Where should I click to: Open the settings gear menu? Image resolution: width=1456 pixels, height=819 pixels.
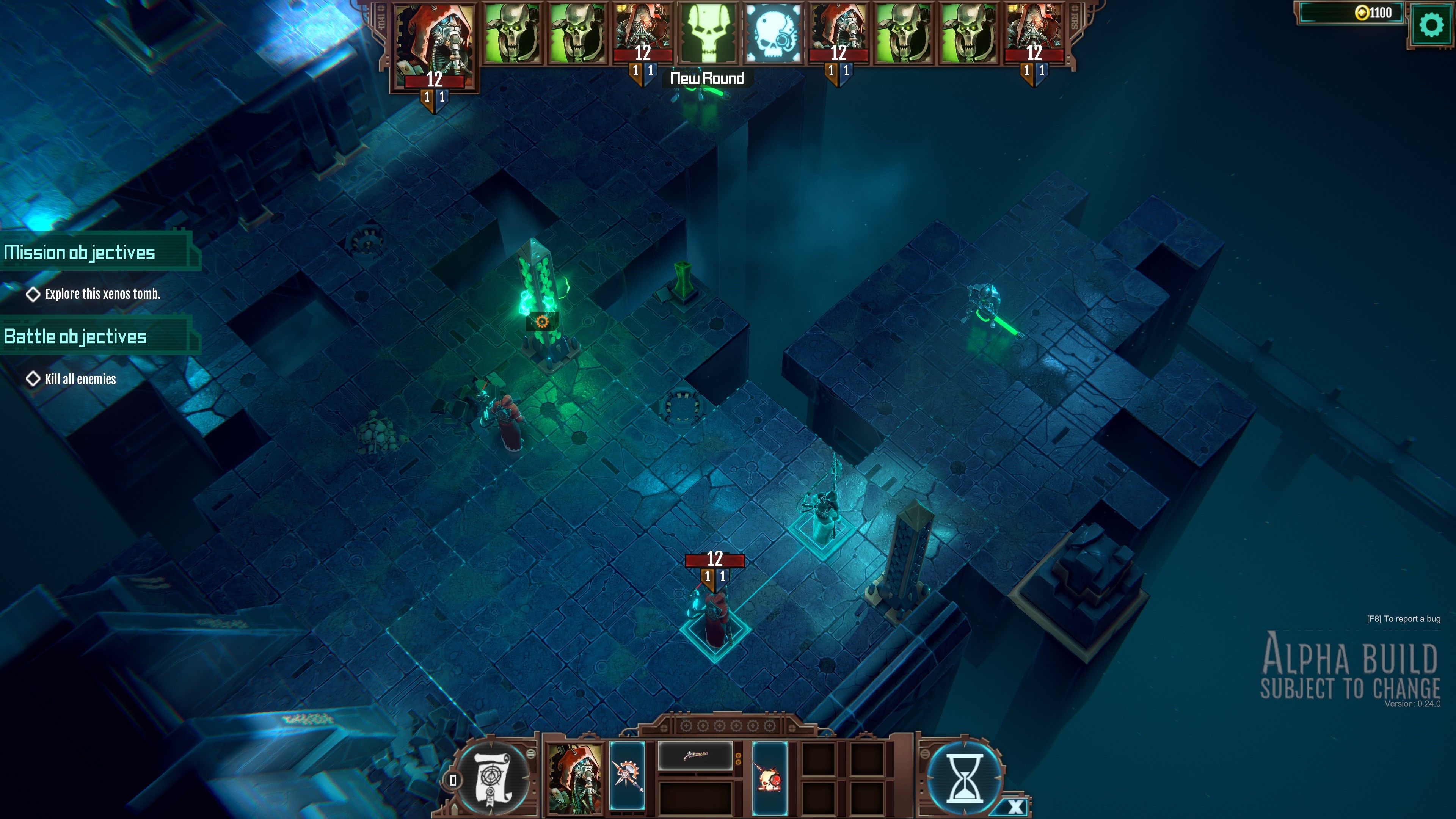1430,25
